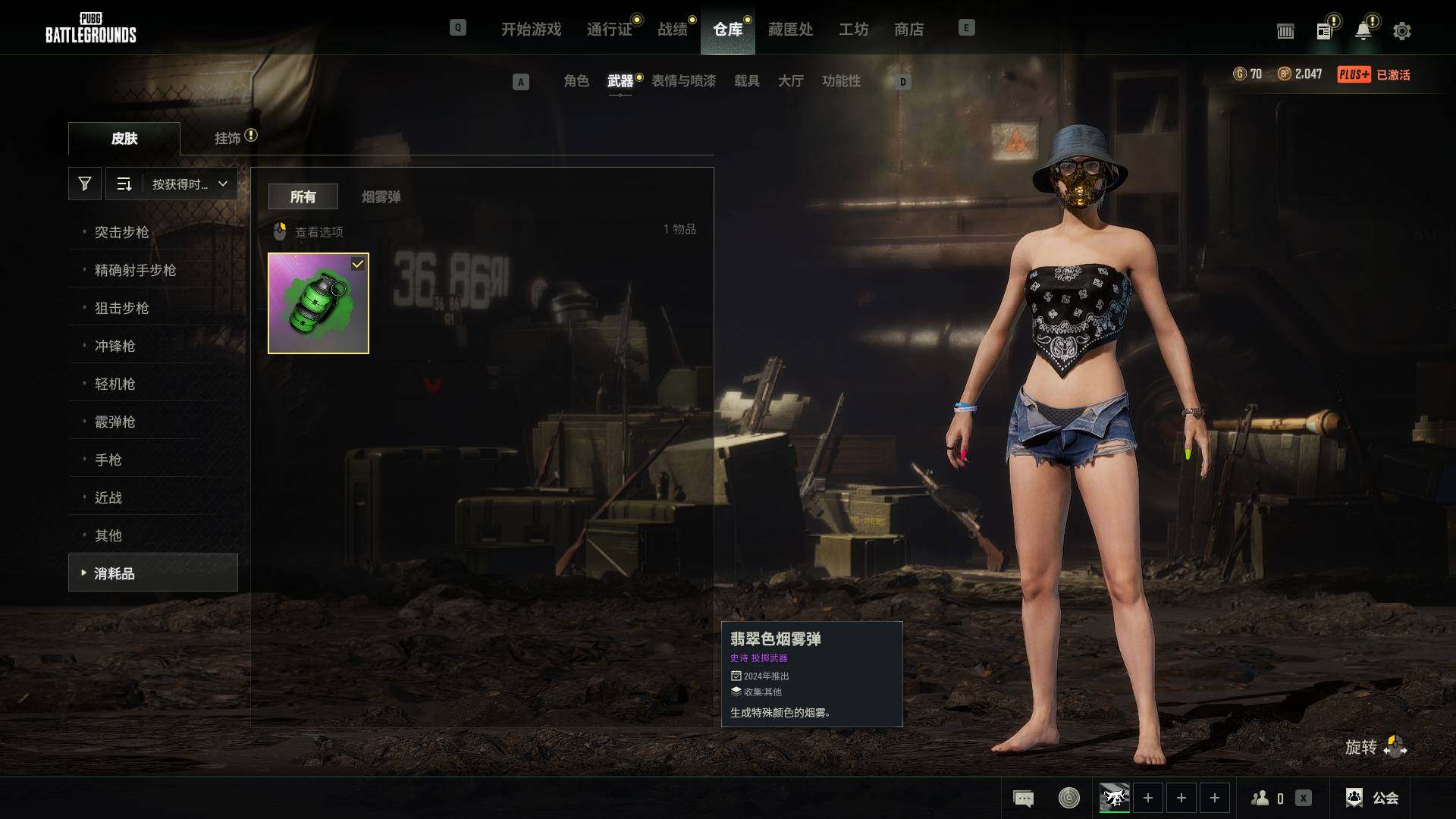1456x819 pixels.
Task: Switch to the 通行证 tab
Action: coord(609,30)
